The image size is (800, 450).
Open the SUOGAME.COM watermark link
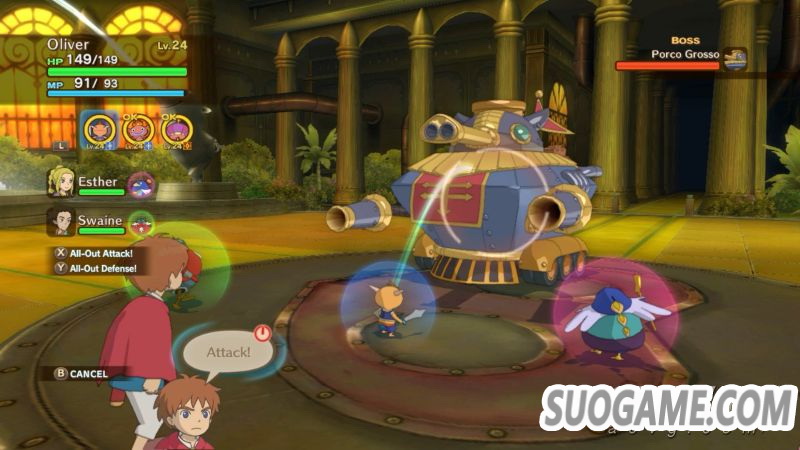click(x=668, y=408)
